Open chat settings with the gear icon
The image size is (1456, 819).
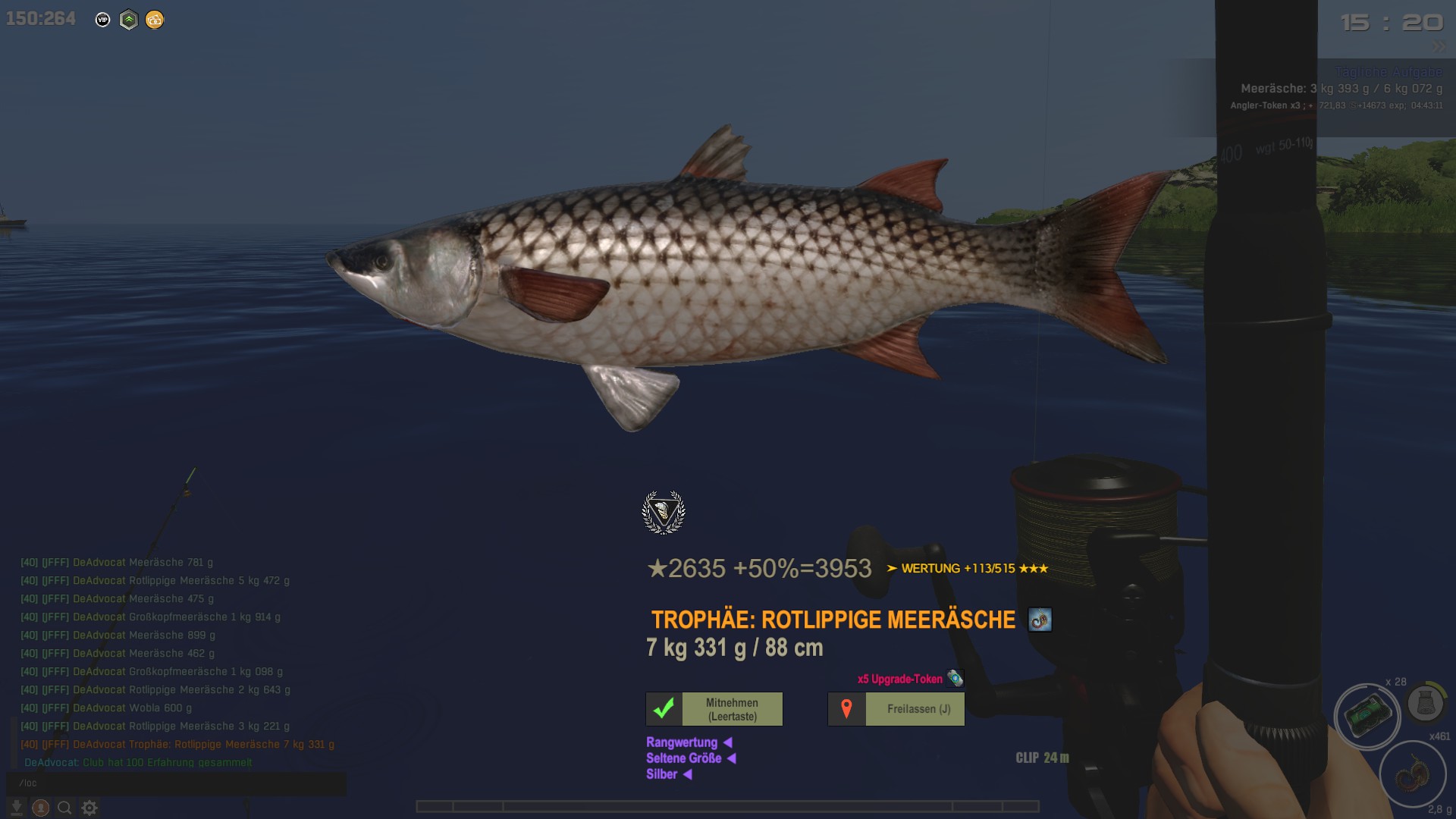89,808
